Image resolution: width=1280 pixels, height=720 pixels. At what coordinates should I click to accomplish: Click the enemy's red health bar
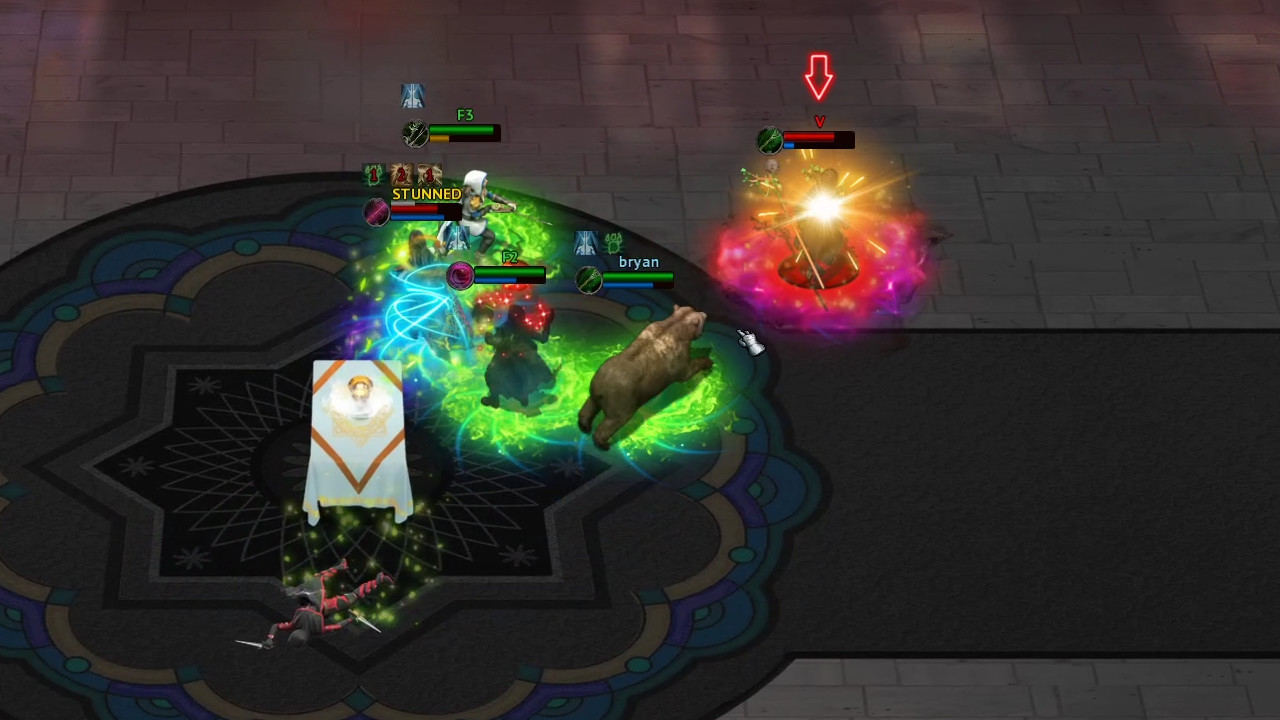820,138
